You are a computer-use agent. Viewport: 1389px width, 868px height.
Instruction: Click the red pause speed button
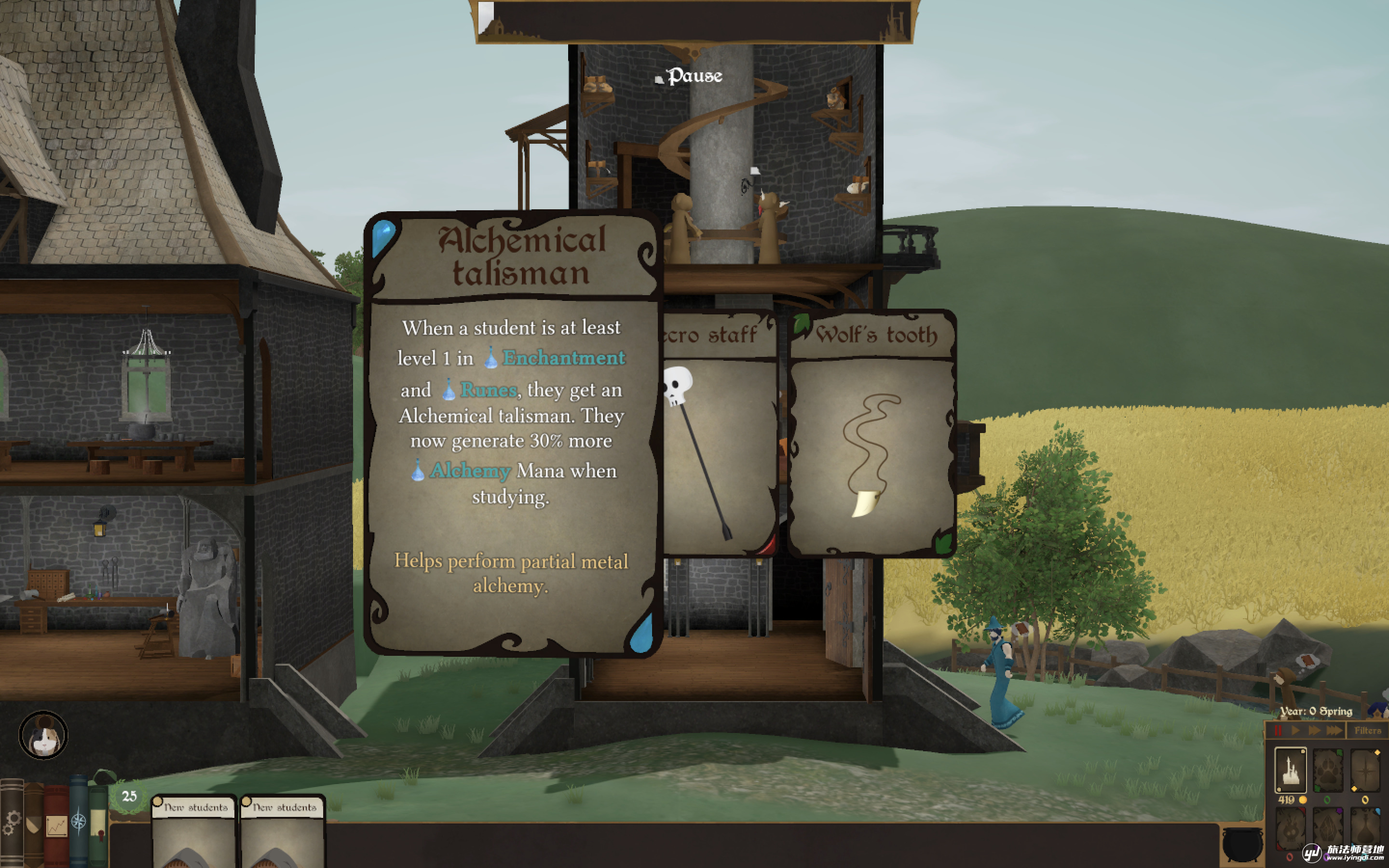point(1278,730)
